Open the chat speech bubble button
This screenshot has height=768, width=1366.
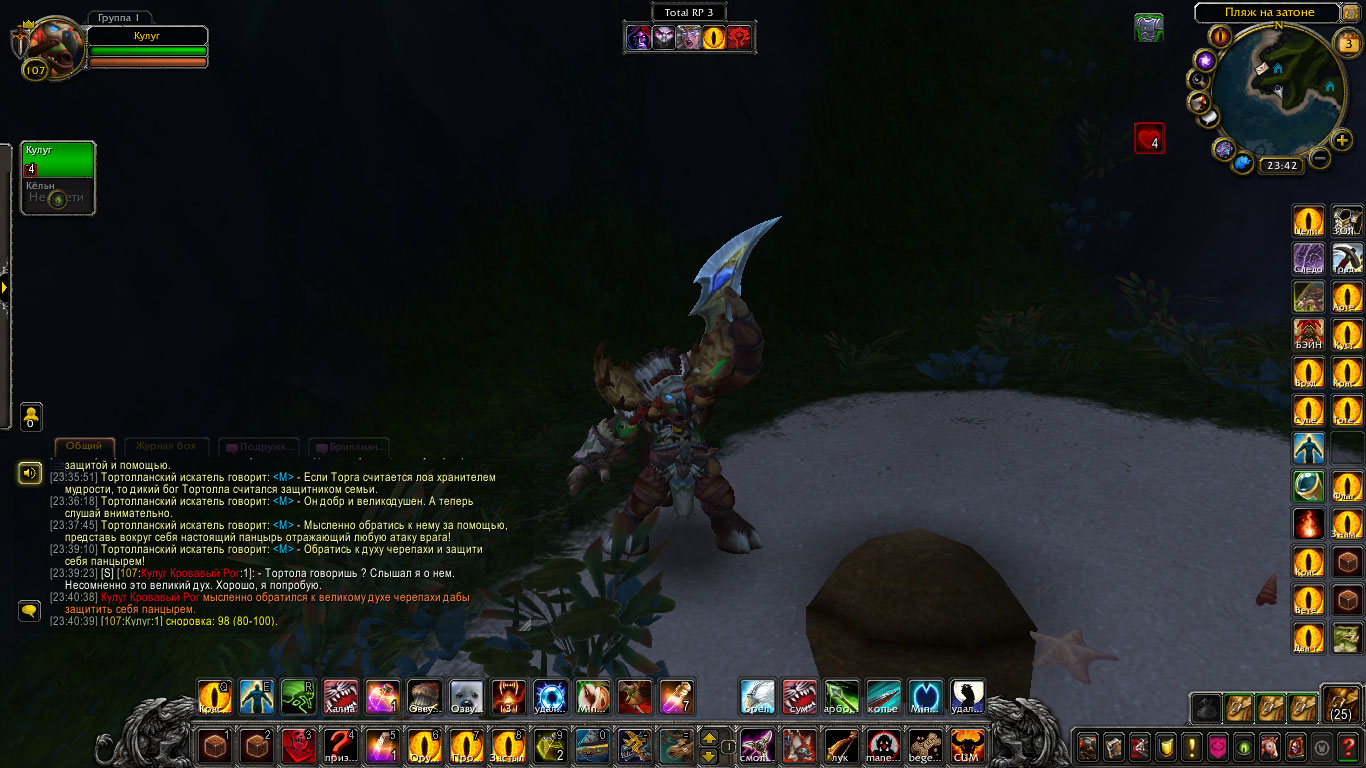pos(29,609)
